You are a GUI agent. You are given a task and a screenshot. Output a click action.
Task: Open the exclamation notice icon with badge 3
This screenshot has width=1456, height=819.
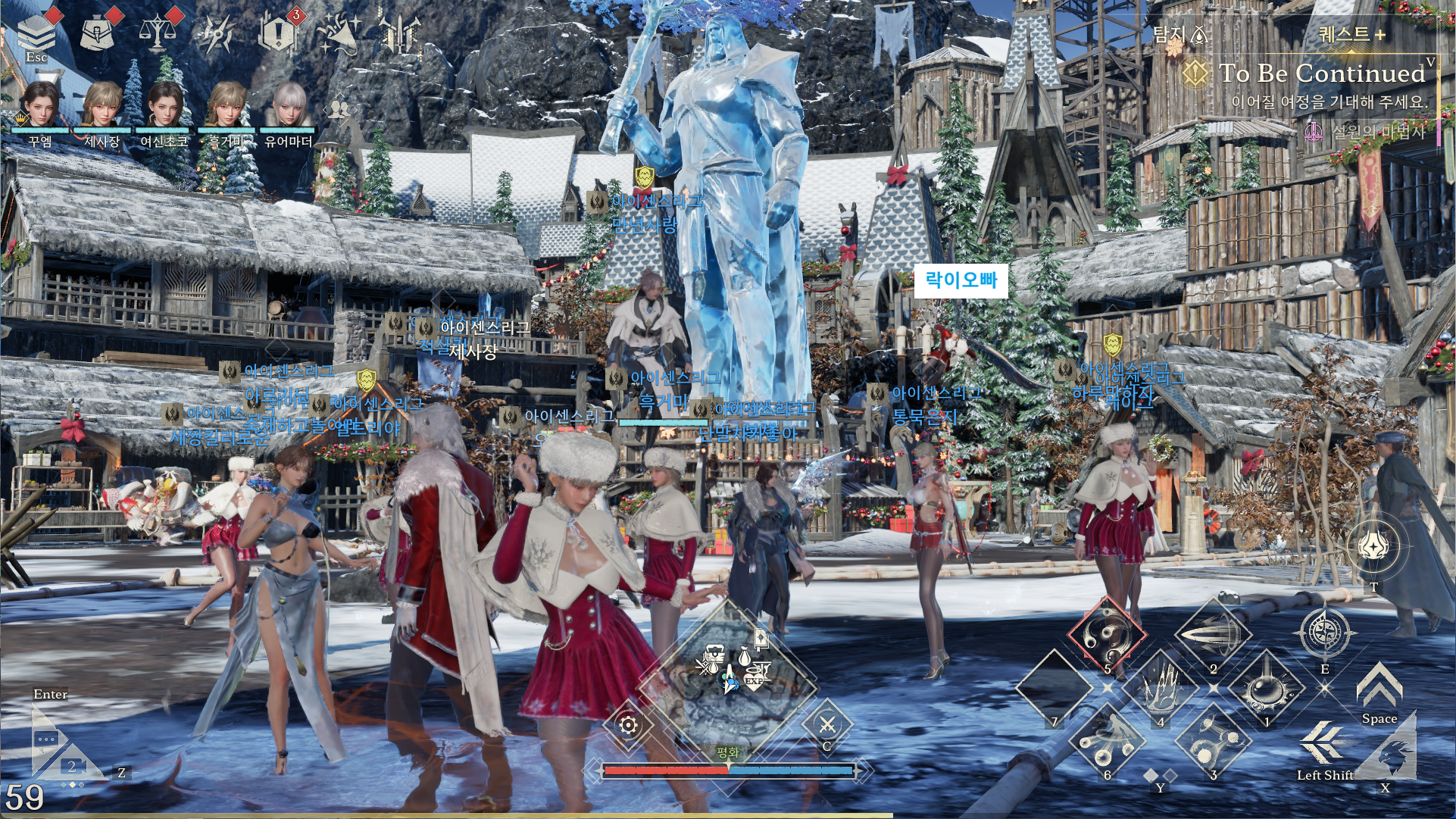[x=279, y=33]
